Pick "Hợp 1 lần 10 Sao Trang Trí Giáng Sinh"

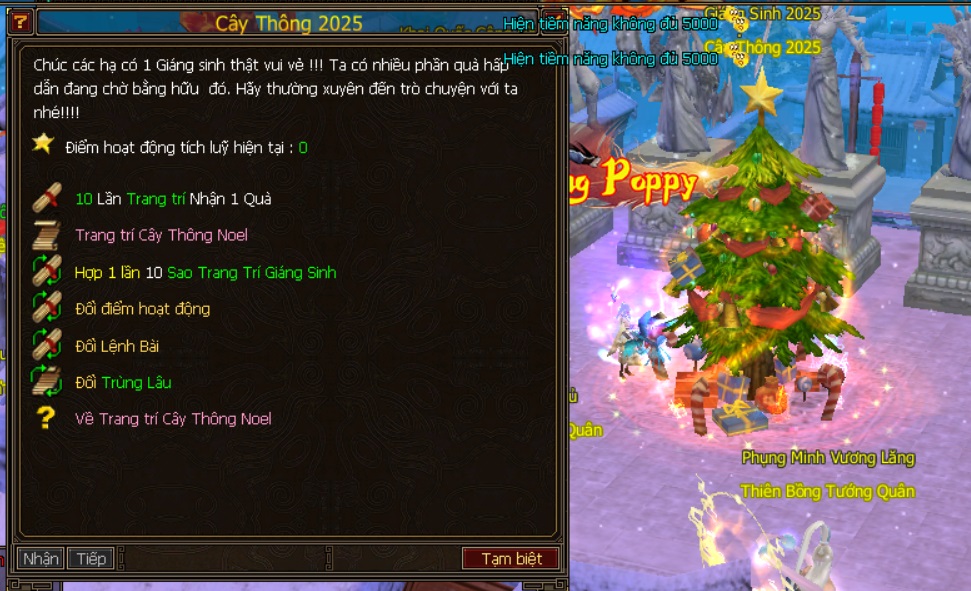(x=205, y=273)
